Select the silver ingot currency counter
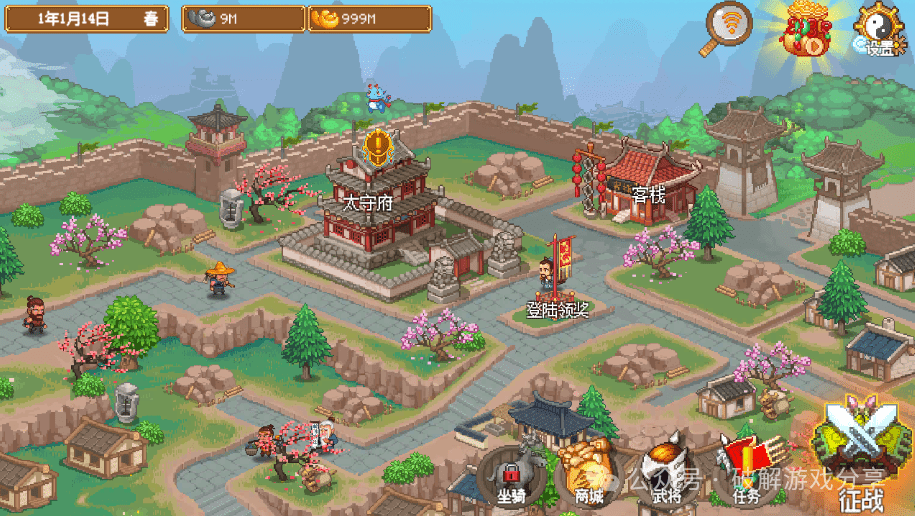The width and height of the screenshot is (915, 516). [243, 19]
